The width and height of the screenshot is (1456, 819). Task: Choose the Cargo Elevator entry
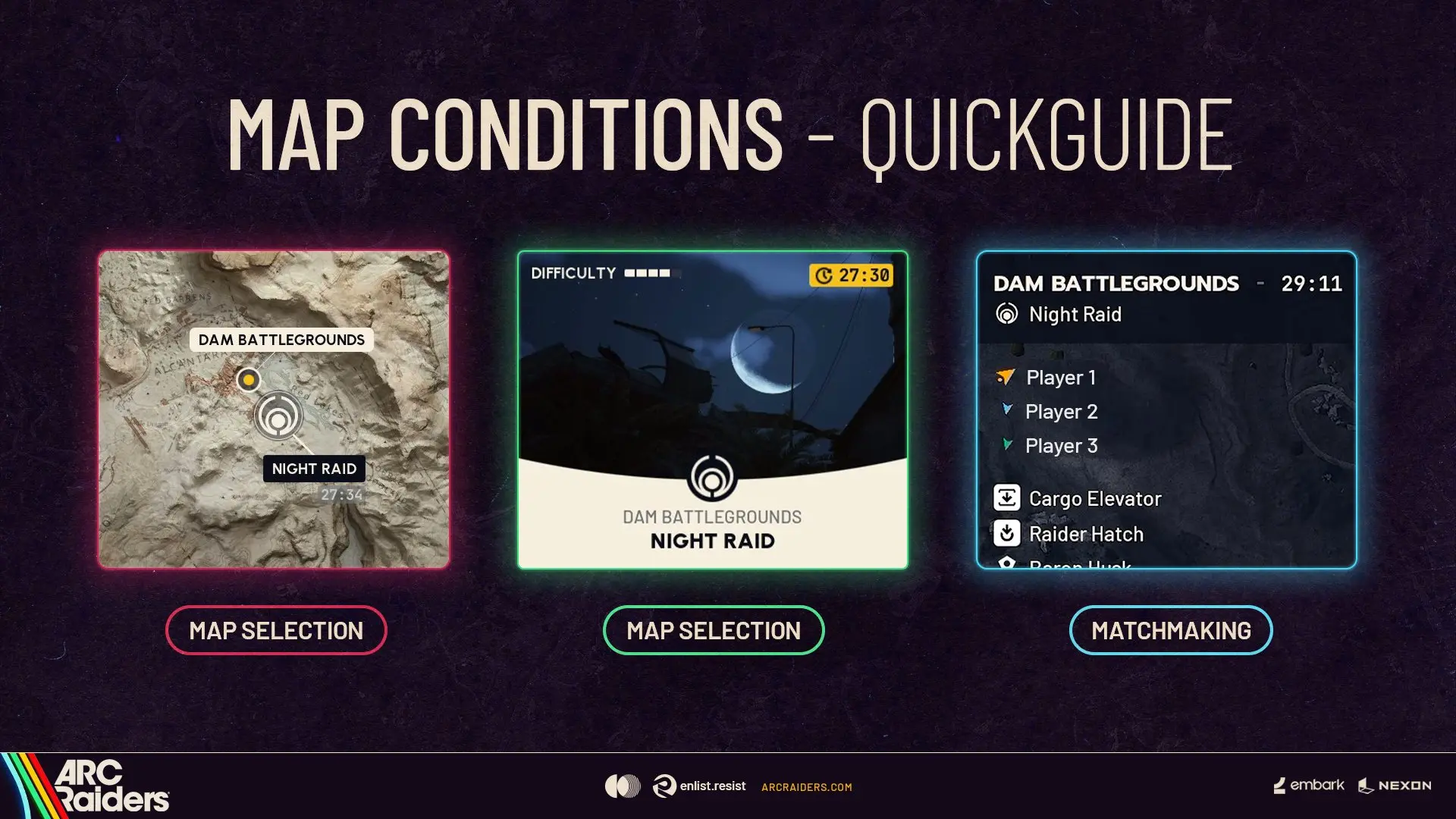point(1094,499)
